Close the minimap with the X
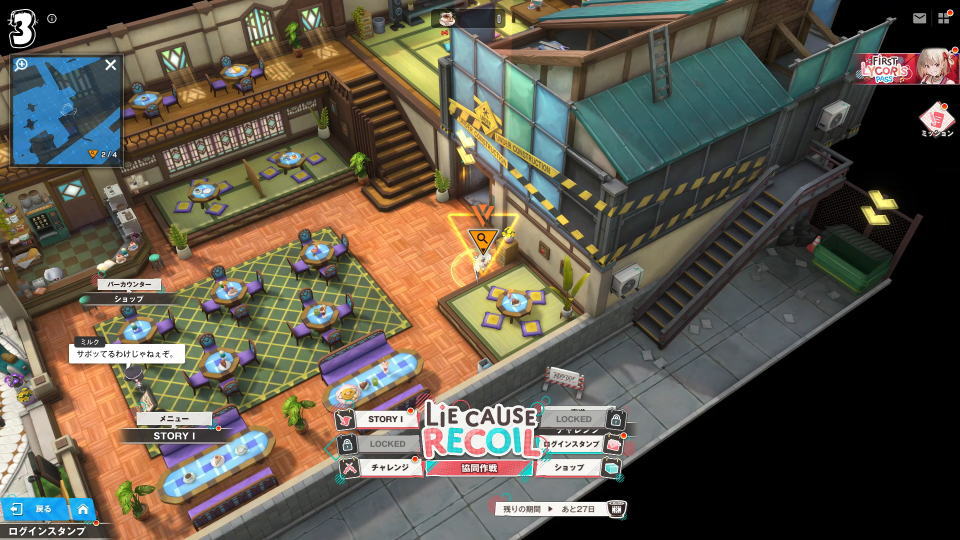The image size is (960, 540). [x=111, y=65]
